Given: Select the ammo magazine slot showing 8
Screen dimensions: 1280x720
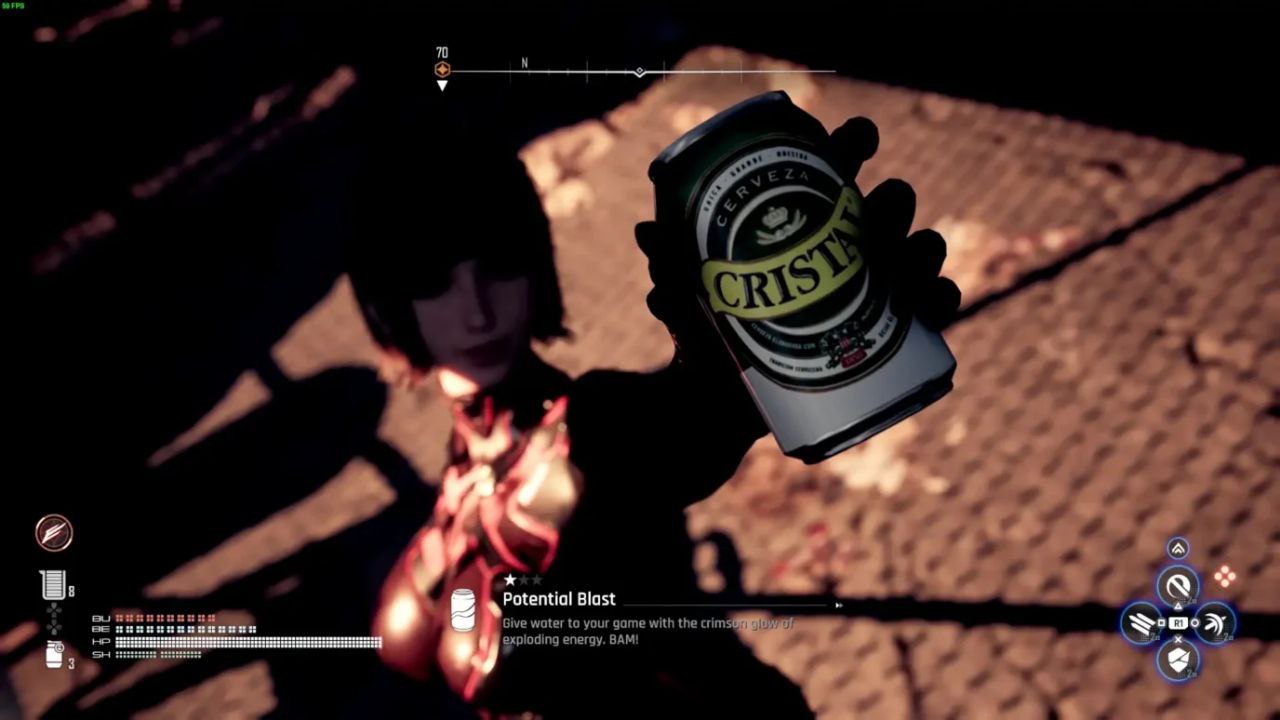Looking at the screenshot, I should click(x=53, y=585).
